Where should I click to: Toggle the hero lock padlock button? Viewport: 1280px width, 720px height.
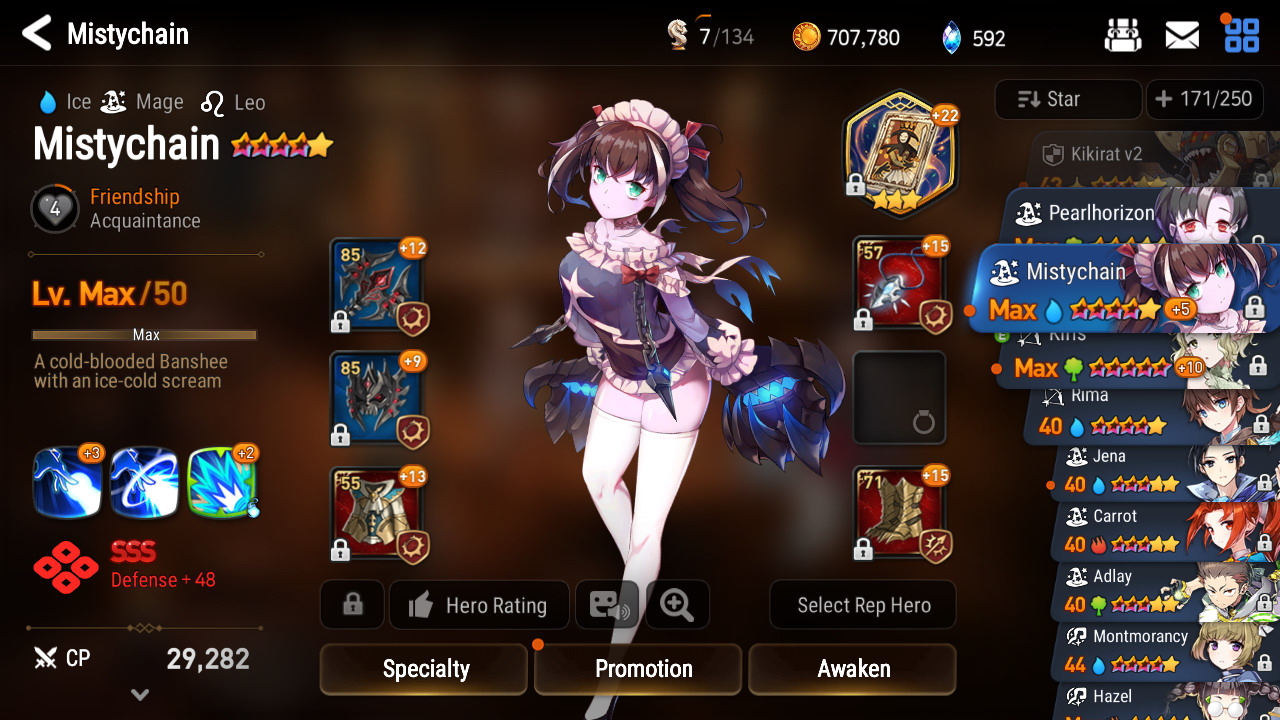[x=352, y=605]
